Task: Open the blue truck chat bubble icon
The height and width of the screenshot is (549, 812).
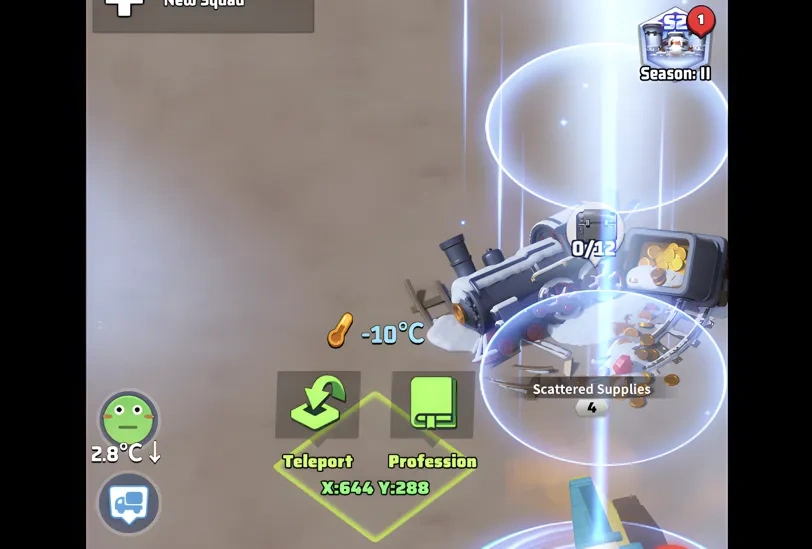Action: pos(128,502)
